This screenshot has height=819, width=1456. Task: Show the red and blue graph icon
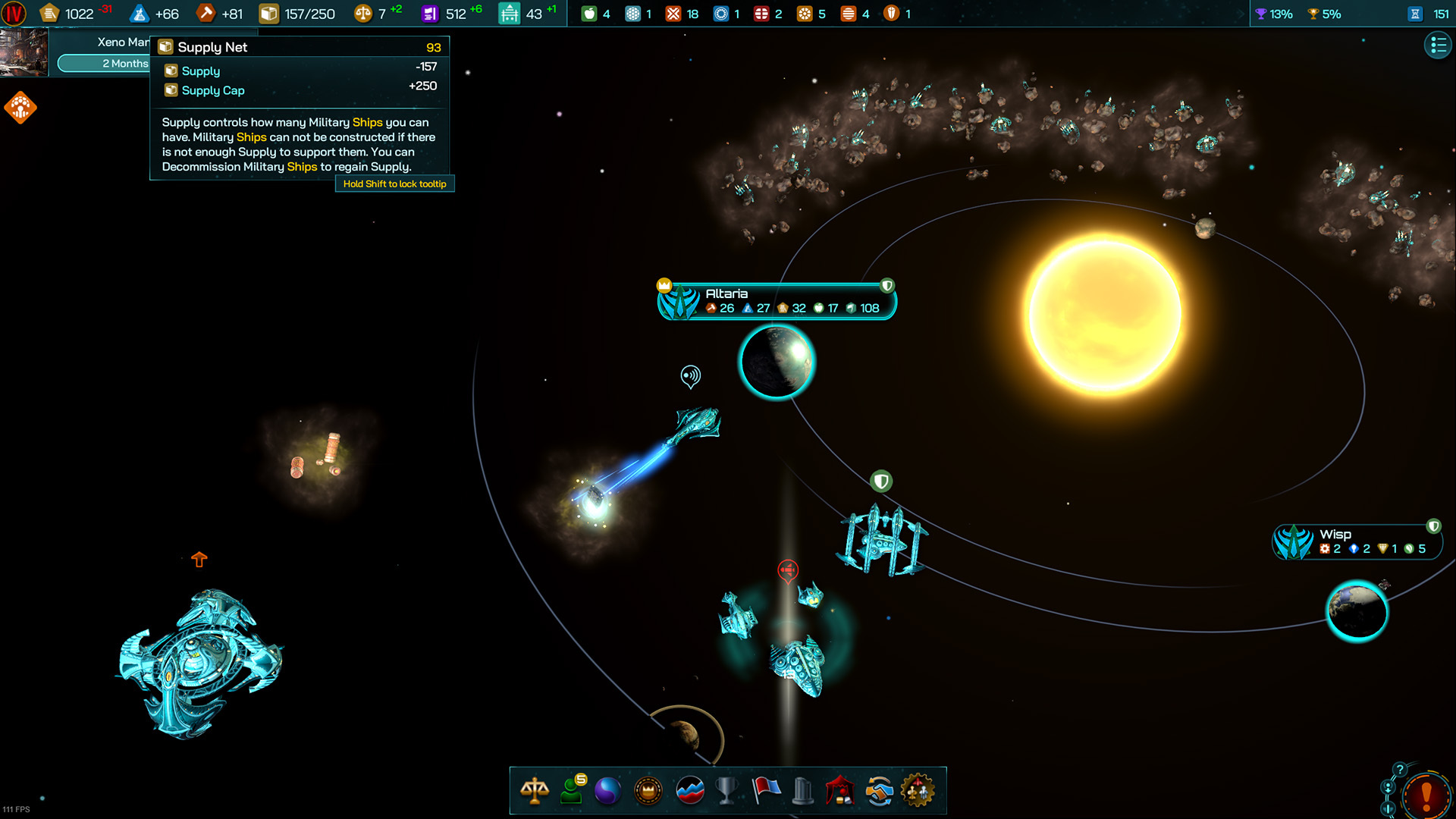[x=689, y=791]
